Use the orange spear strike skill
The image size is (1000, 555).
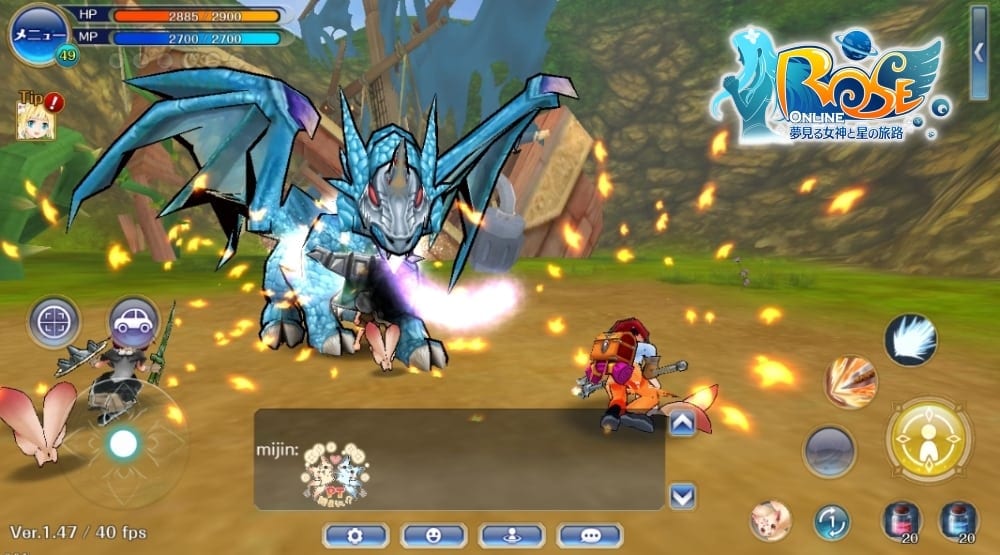tap(850, 382)
